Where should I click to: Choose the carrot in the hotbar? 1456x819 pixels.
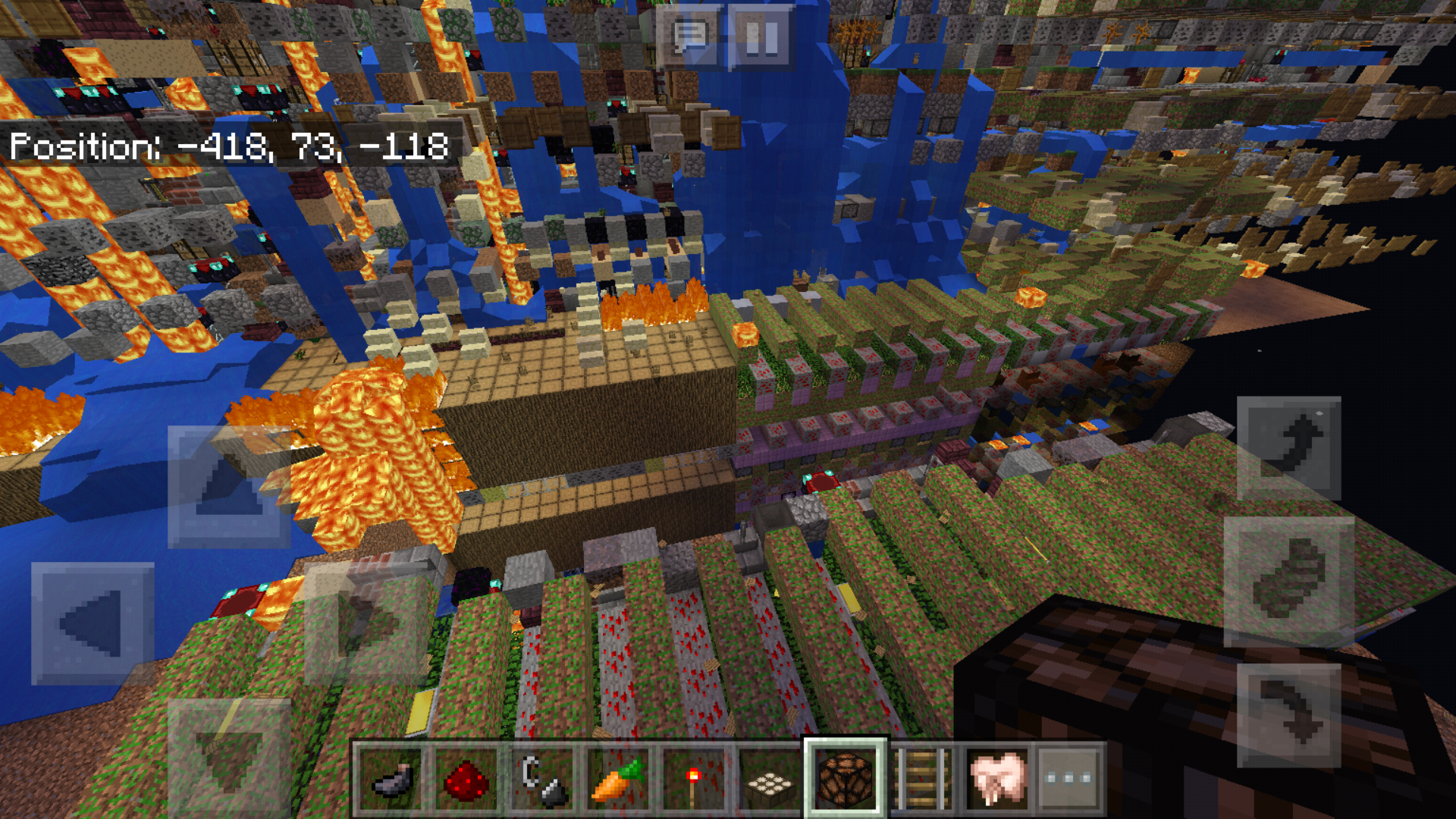pos(618,779)
